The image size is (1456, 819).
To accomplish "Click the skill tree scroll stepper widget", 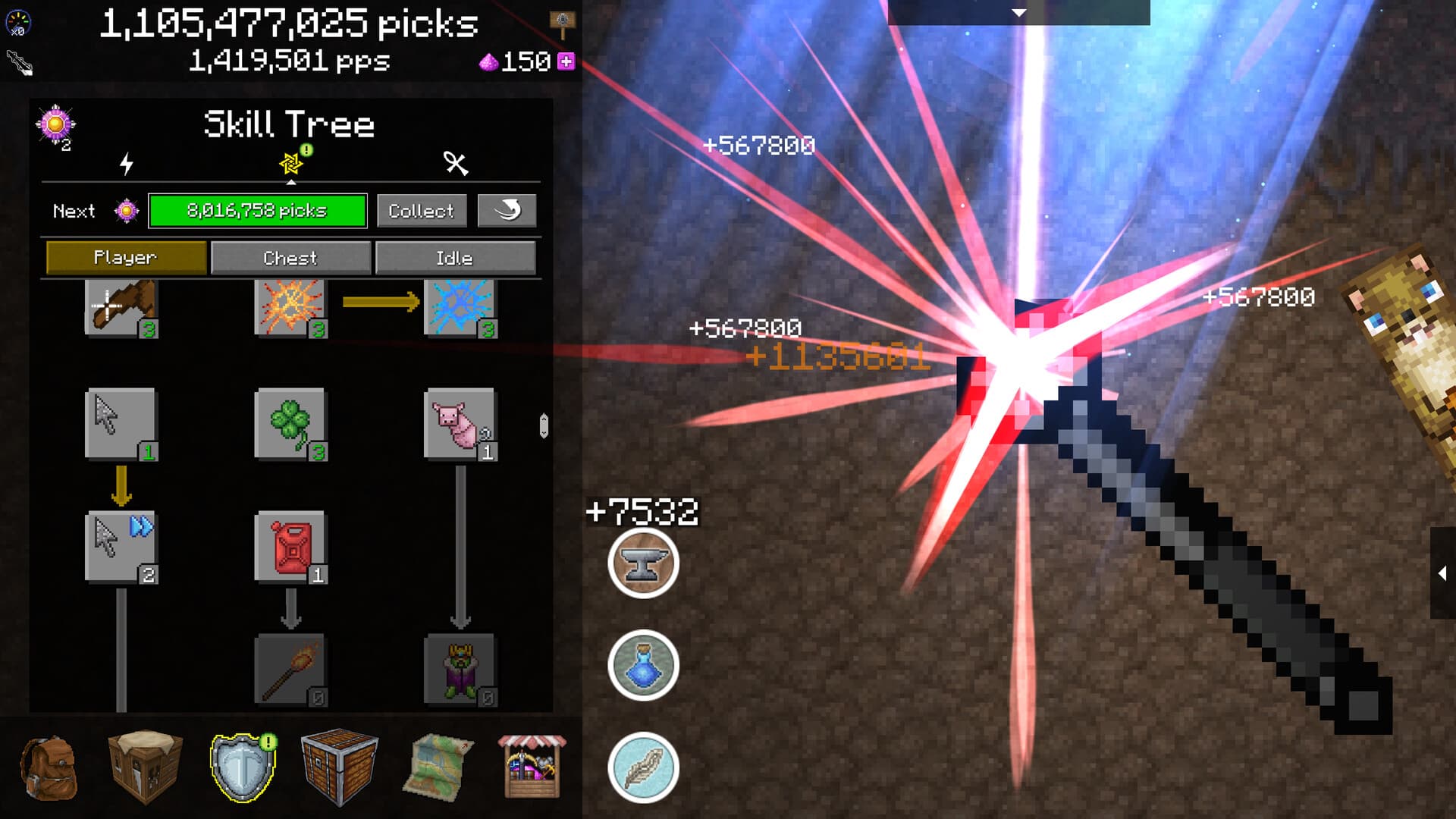I will 543,426.
